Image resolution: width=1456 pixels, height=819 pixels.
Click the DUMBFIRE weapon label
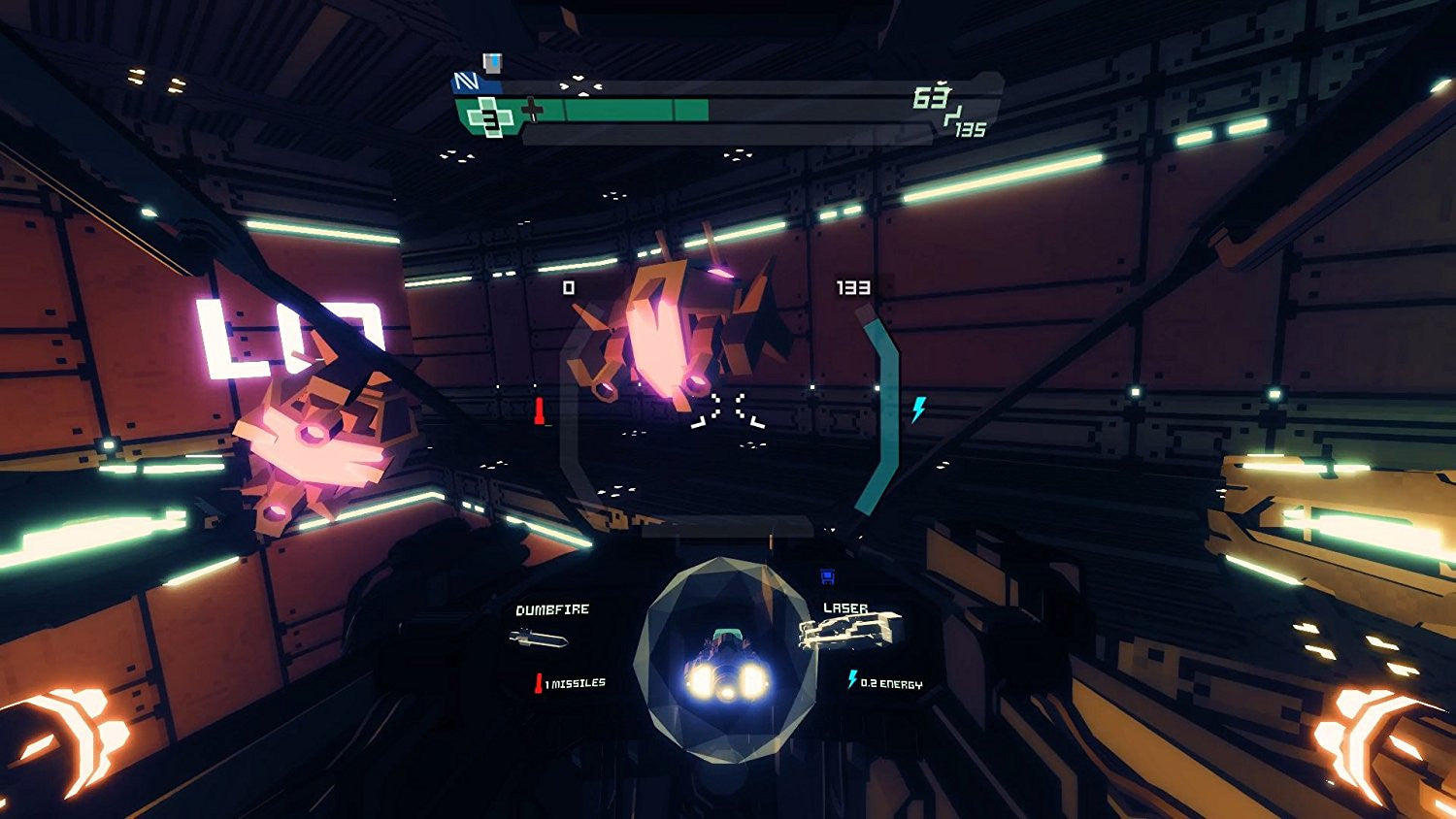click(x=554, y=608)
